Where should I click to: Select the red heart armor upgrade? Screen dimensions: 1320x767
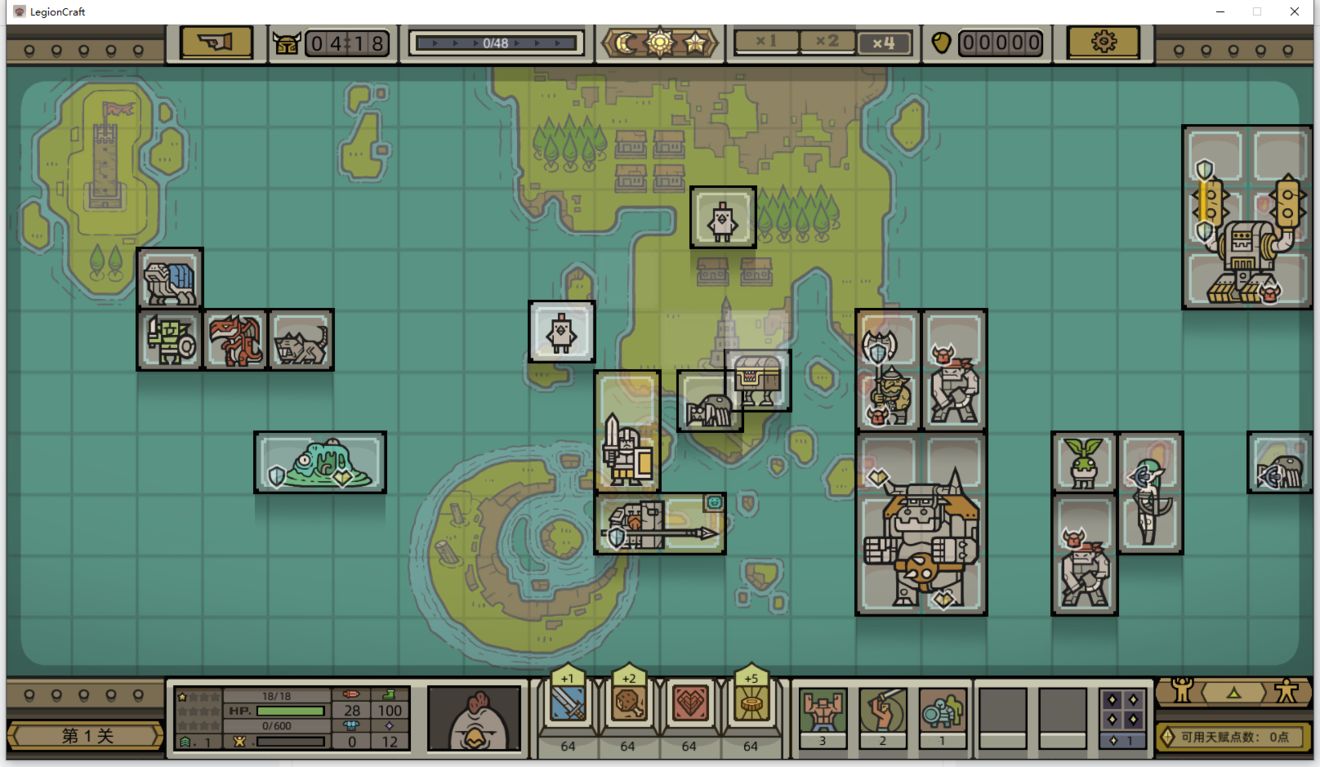pos(689,705)
